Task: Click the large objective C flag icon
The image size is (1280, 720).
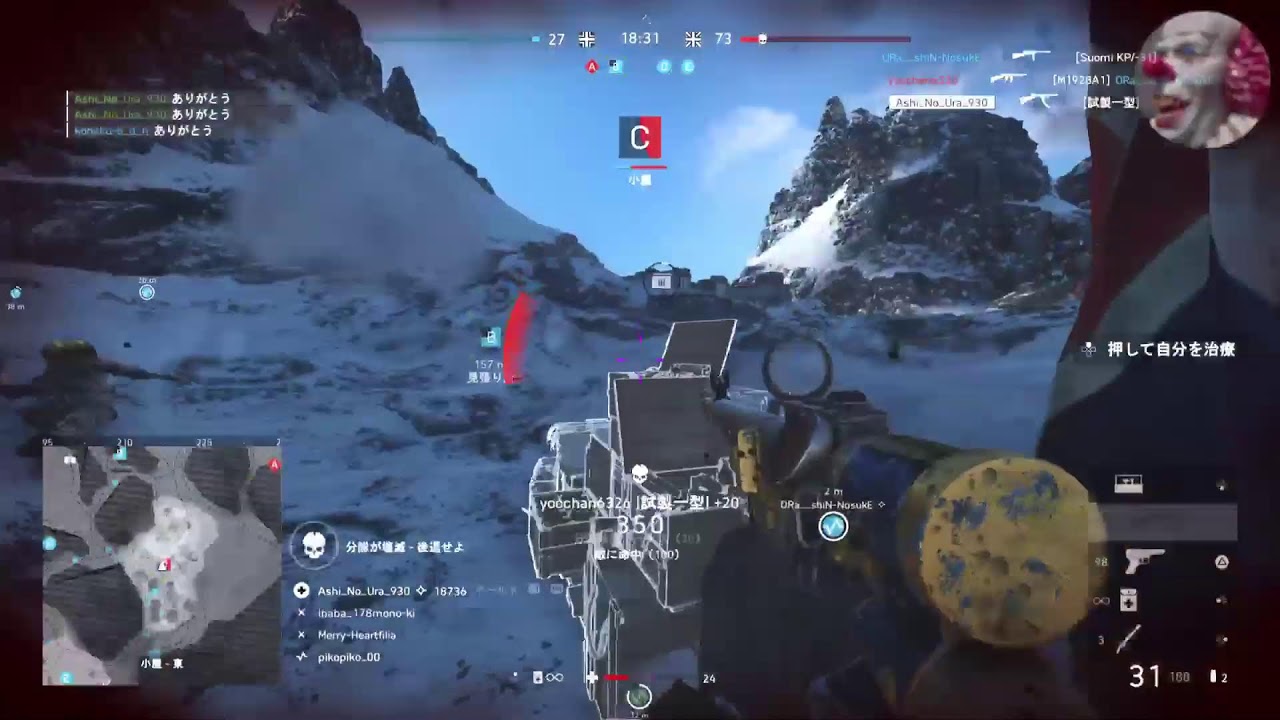Action: (x=640, y=138)
